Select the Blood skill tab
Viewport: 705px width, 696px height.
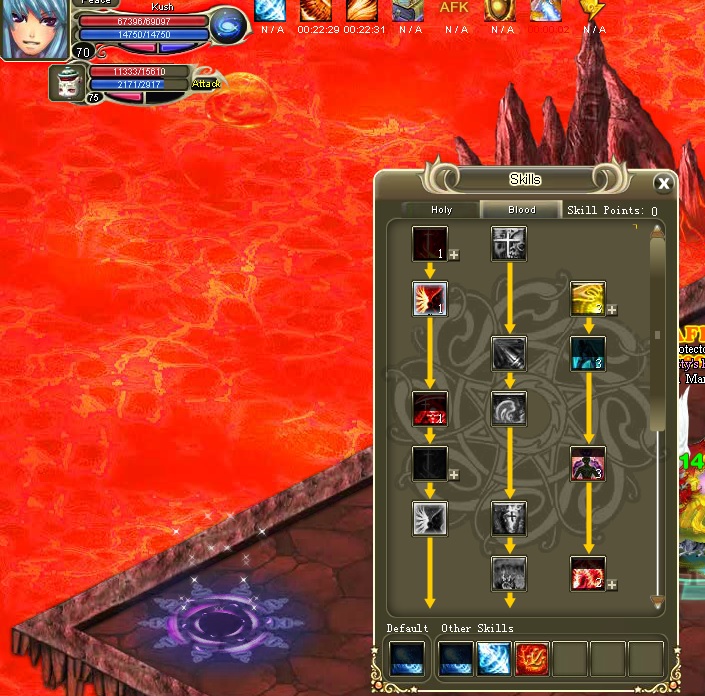pyautogui.click(x=521, y=210)
